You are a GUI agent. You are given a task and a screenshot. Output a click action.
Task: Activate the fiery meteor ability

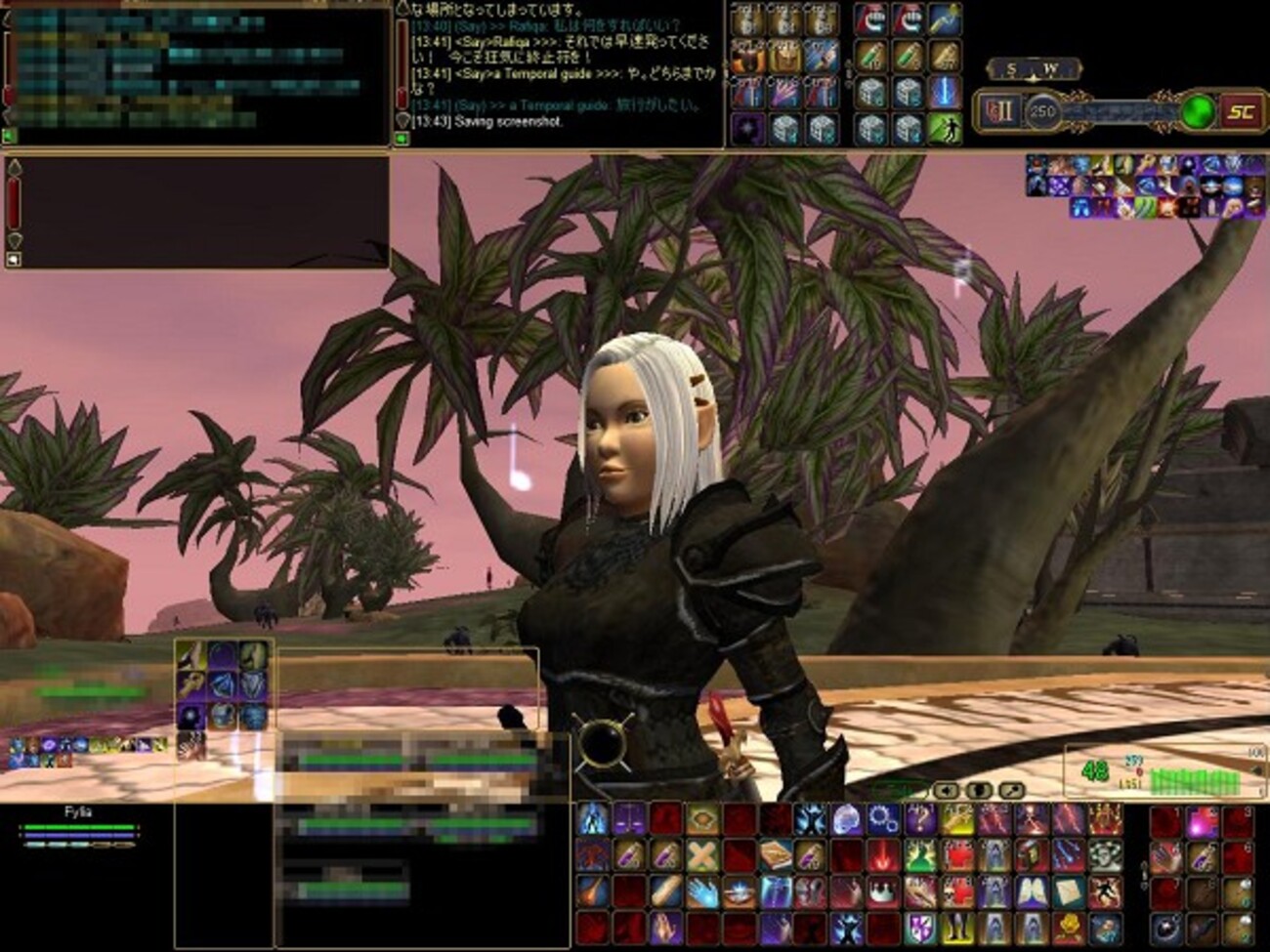(593, 891)
